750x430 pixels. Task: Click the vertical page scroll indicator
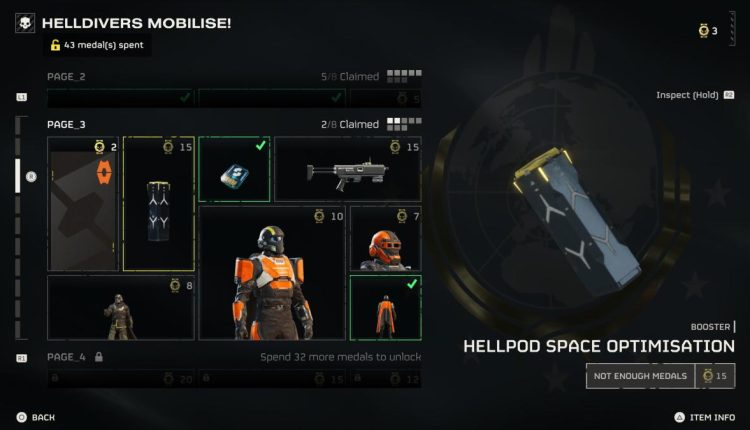coord(18,176)
